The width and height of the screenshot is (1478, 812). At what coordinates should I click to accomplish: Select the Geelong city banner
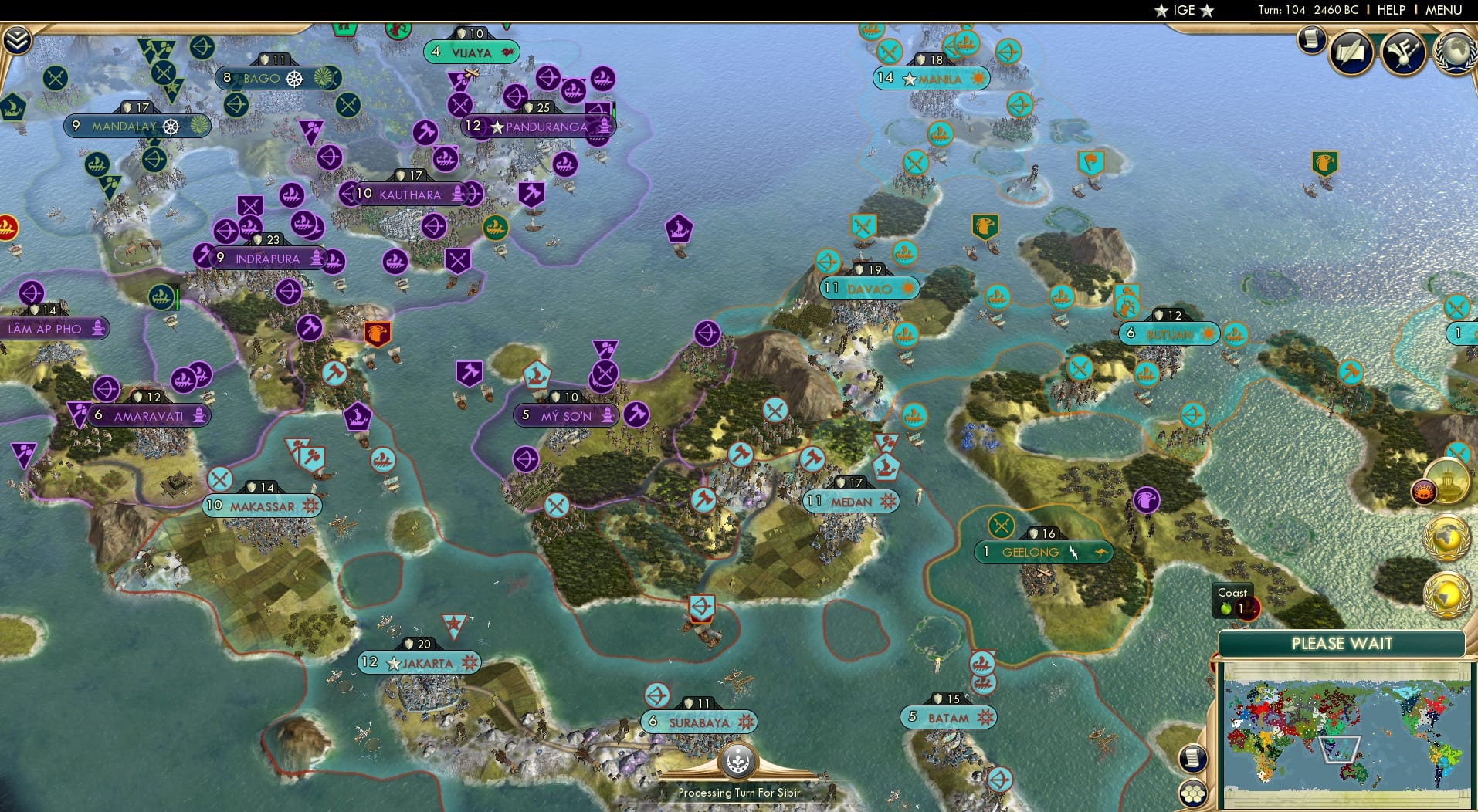pyautogui.click(x=1044, y=552)
